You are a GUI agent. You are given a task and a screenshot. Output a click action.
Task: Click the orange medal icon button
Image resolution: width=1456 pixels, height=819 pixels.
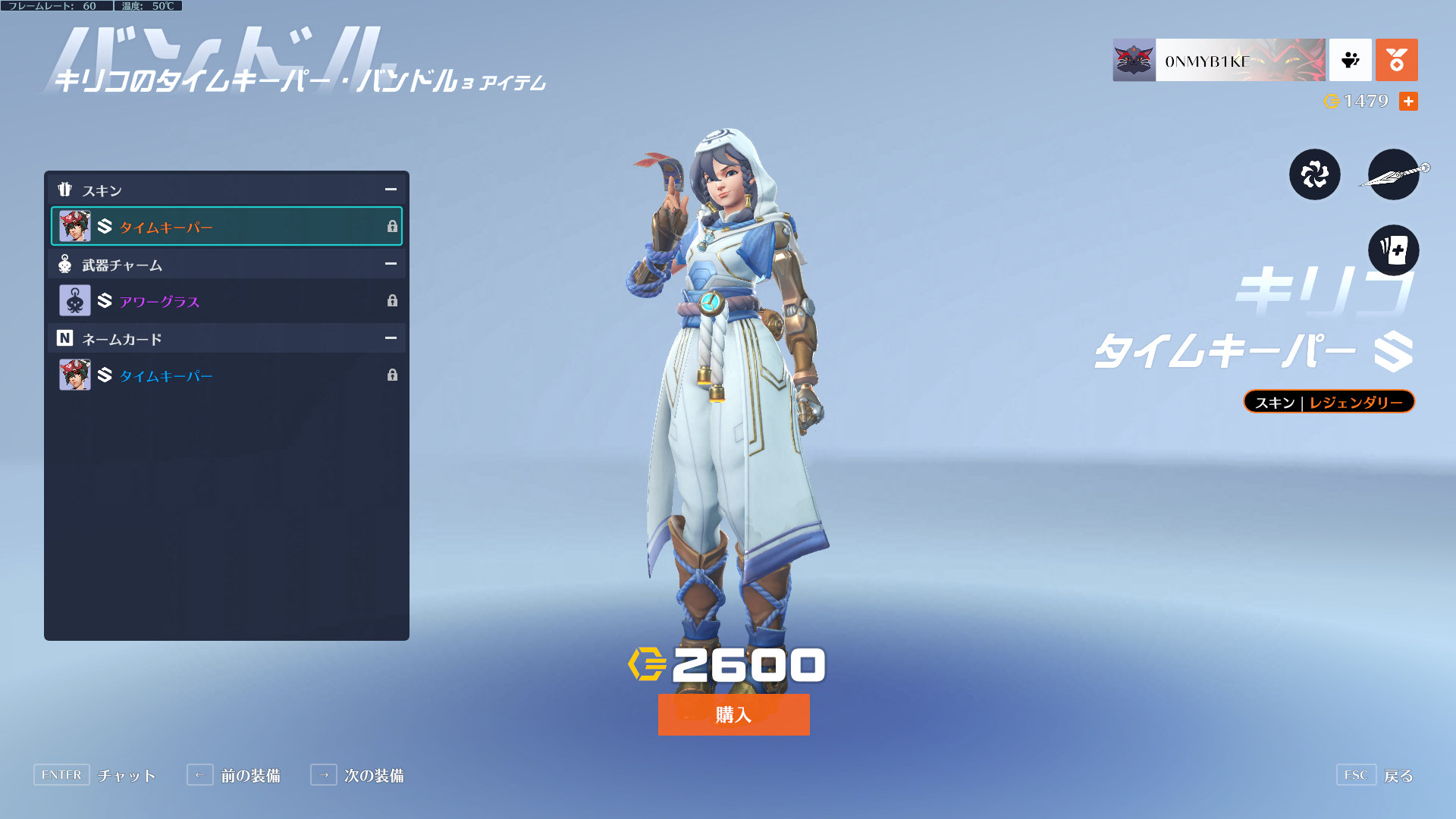pyautogui.click(x=1396, y=60)
